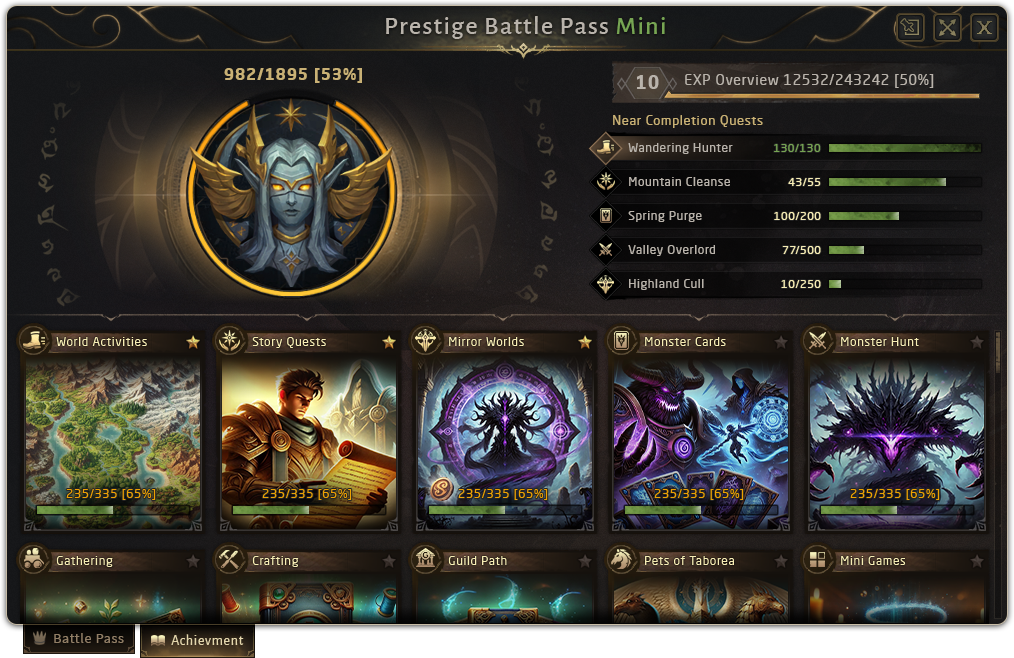Click the pin icon in the title bar
This screenshot has width=1014, height=658.
(x=910, y=28)
